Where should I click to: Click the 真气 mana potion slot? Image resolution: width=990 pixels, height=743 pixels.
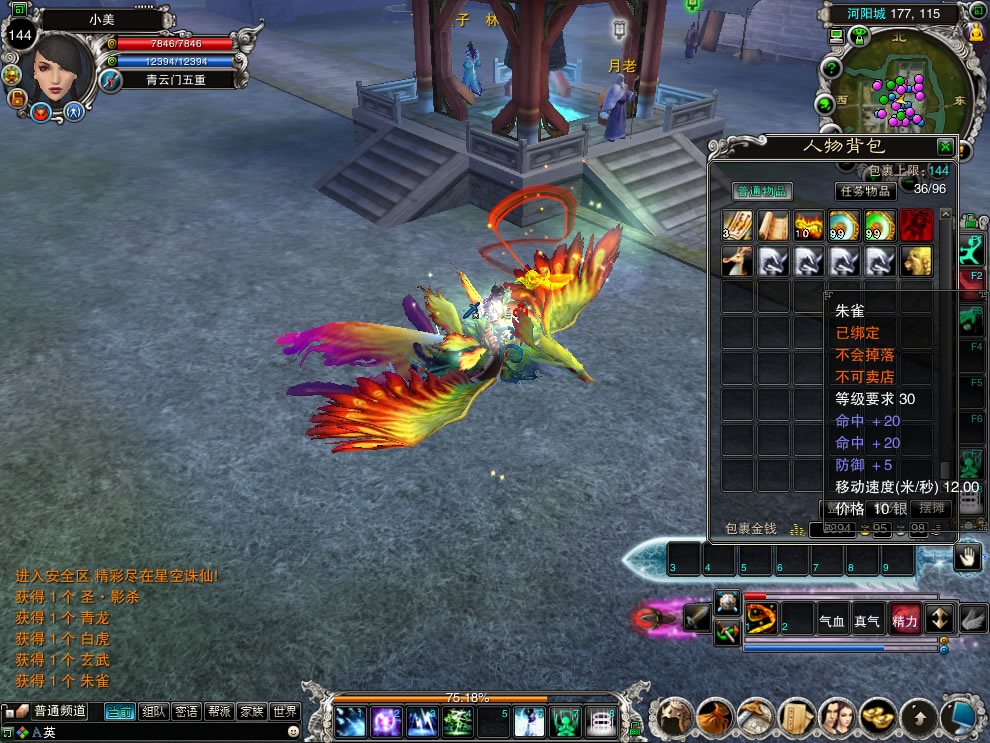pyautogui.click(x=867, y=620)
